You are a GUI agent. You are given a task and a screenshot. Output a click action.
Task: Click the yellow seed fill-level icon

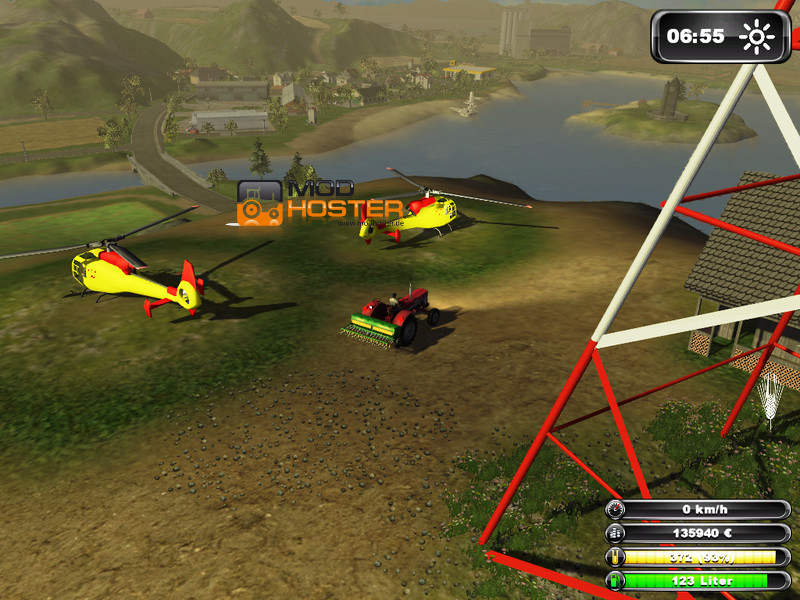point(614,557)
